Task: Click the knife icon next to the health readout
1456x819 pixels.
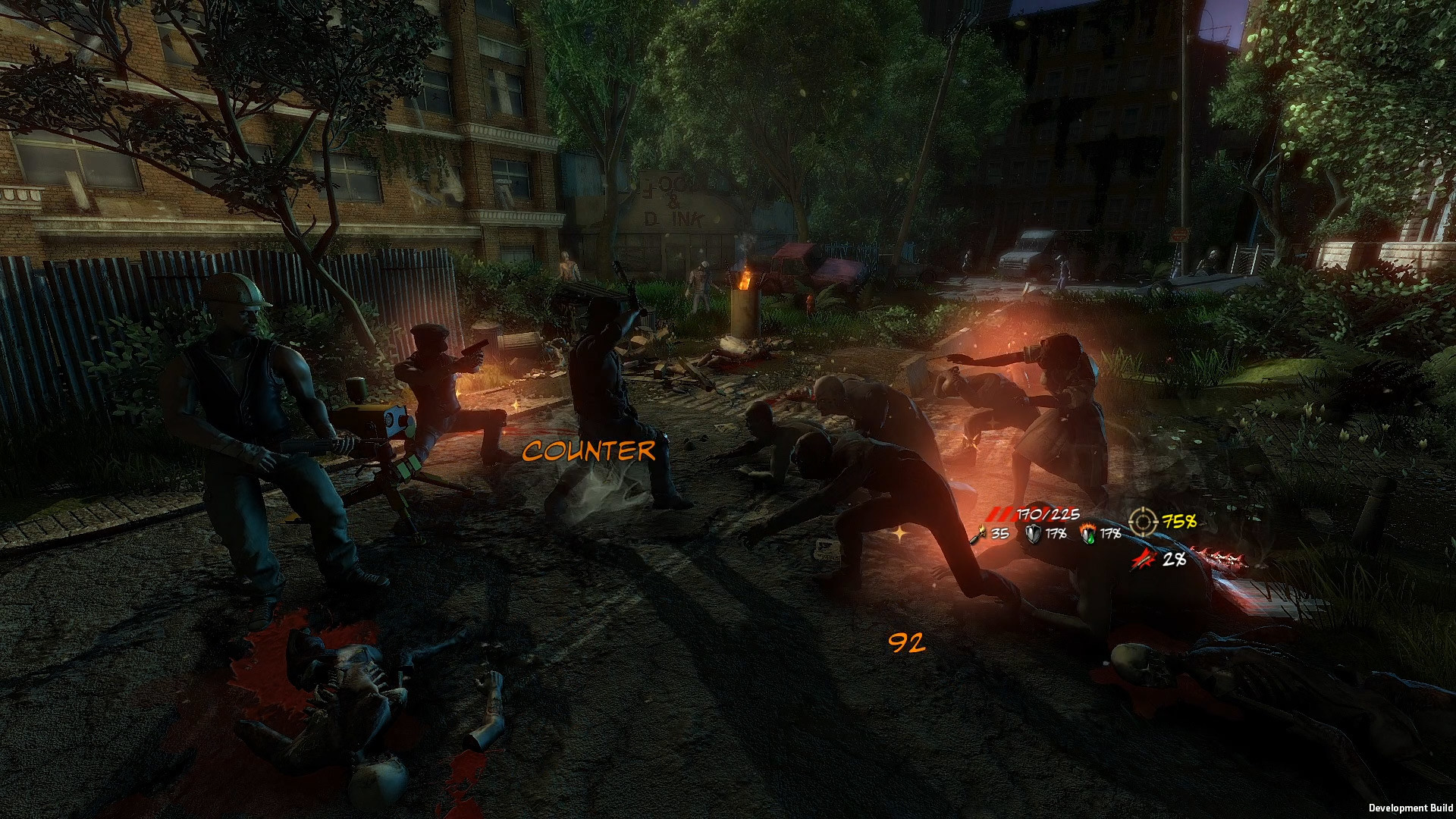Action: pos(980,535)
